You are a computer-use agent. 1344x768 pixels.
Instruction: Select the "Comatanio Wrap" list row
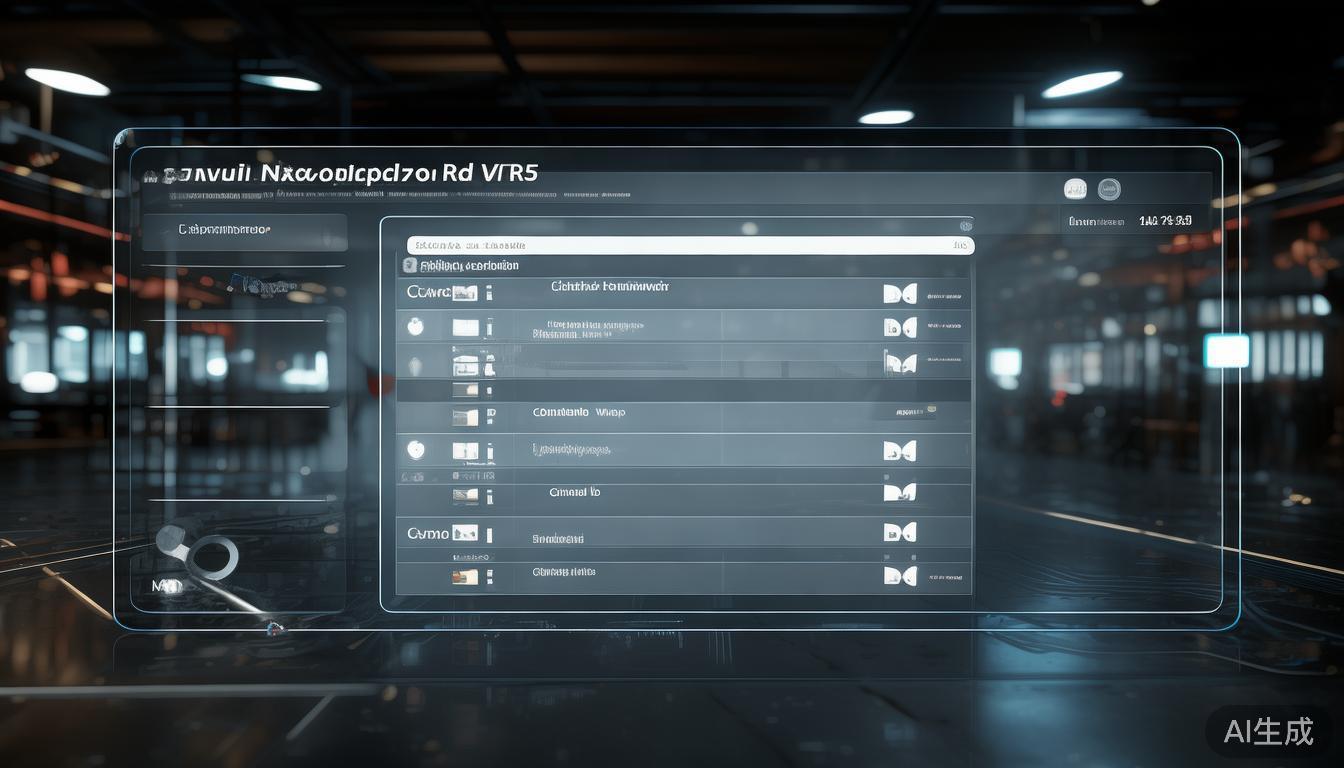pos(683,413)
